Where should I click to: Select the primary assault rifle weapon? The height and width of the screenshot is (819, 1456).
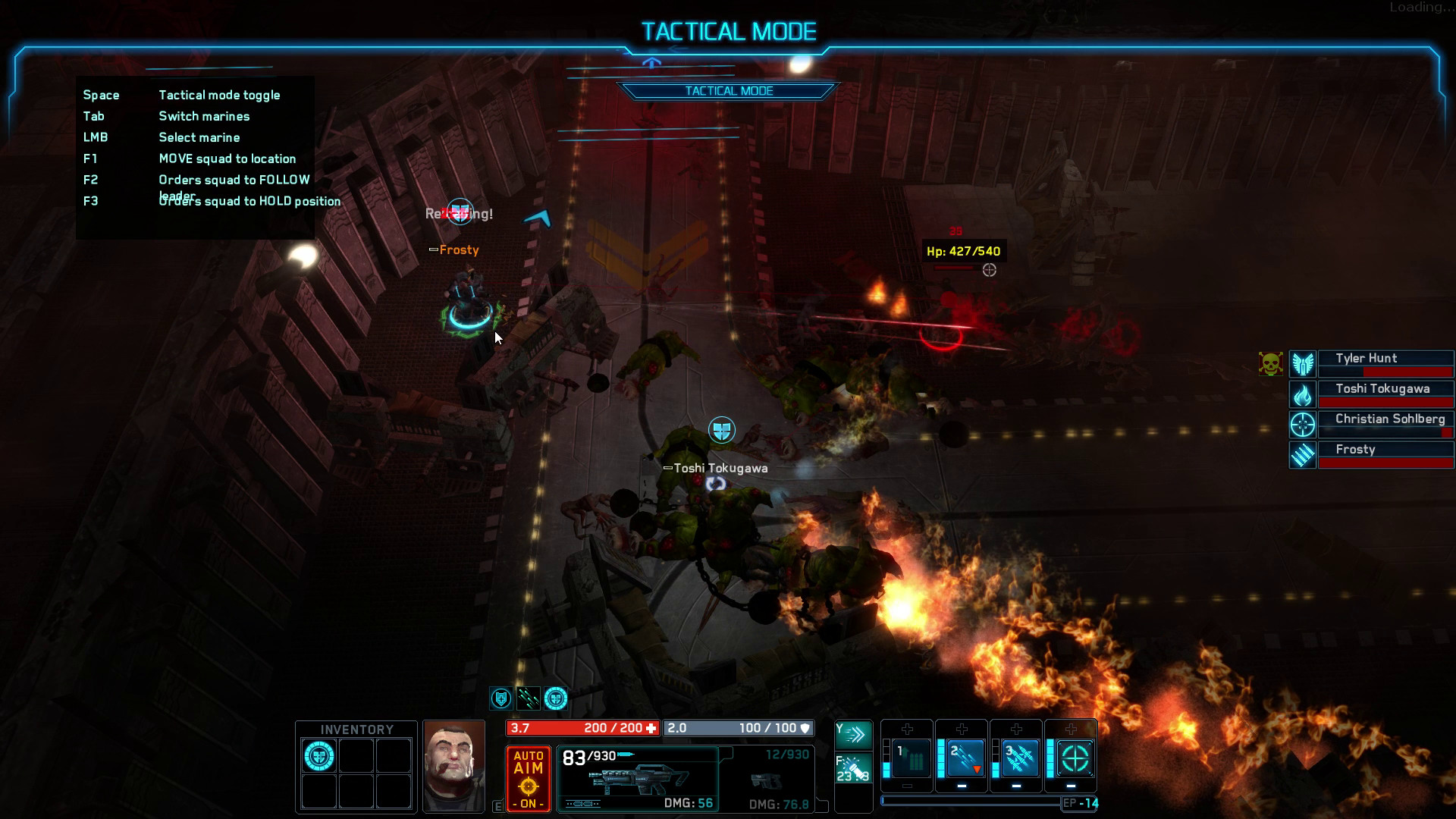tap(638, 779)
